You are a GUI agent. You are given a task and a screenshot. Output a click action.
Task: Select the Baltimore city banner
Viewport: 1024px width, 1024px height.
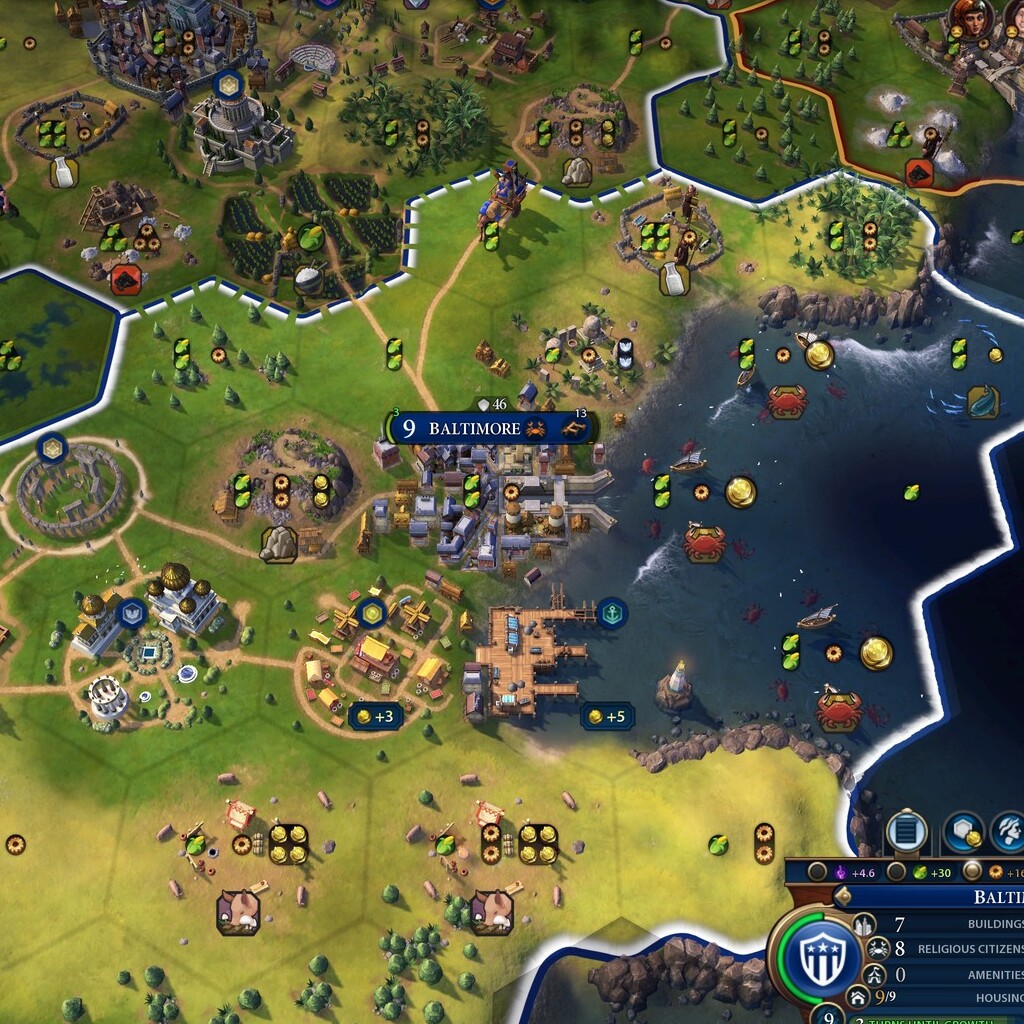474,429
